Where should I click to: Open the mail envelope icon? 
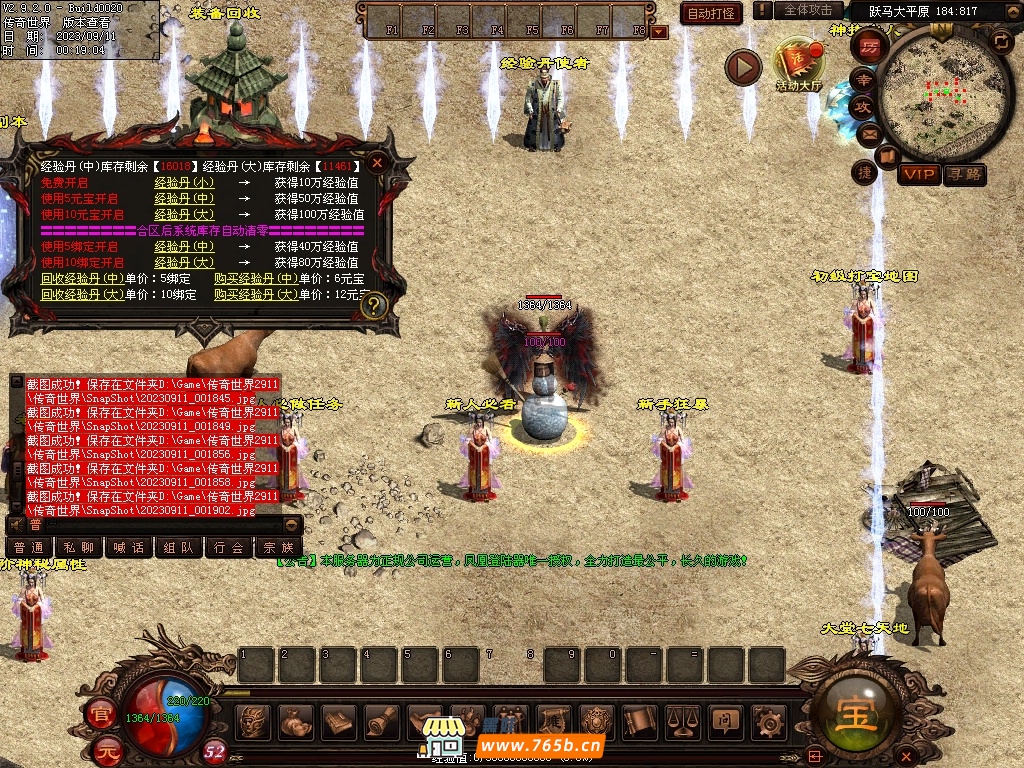868,132
